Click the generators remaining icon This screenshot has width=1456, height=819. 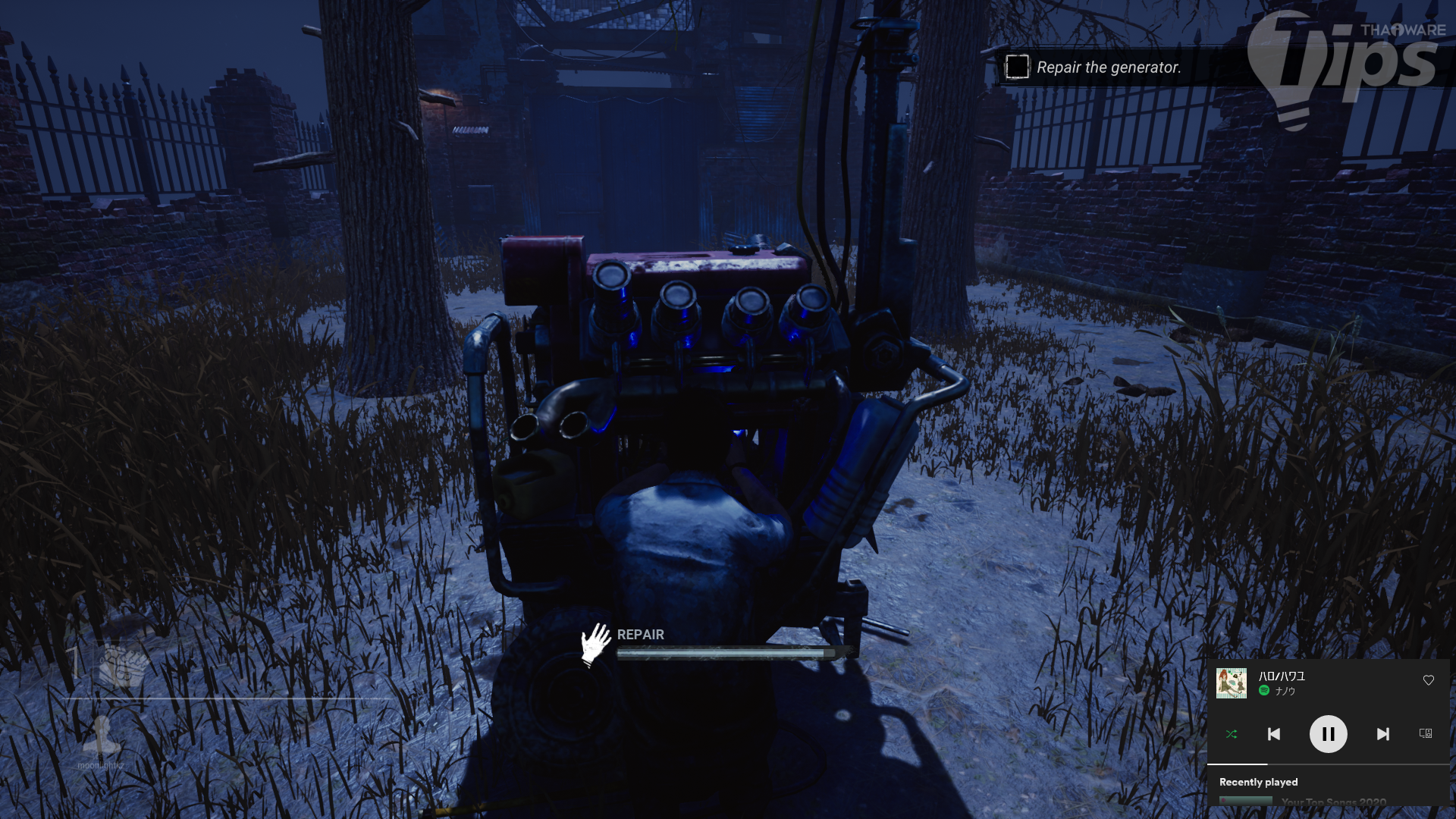pyautogui.click(x=123, y=665)
